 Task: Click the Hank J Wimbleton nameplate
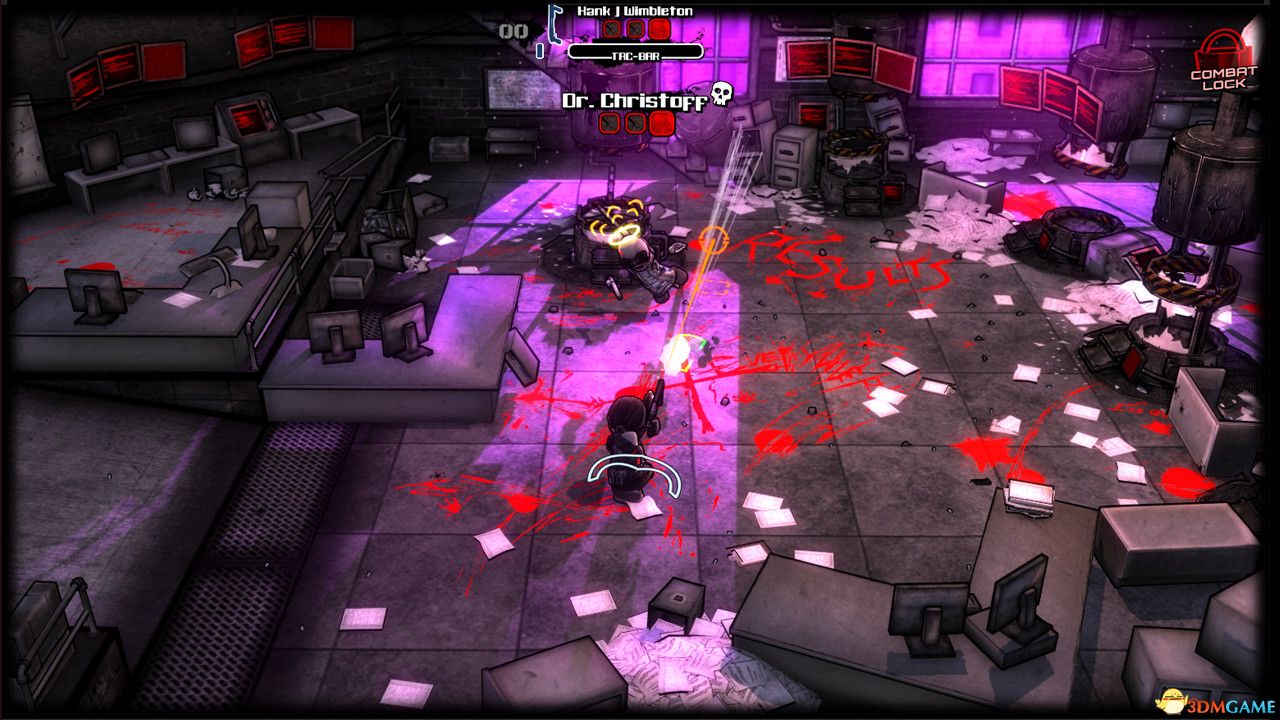[x=637, y=11]
